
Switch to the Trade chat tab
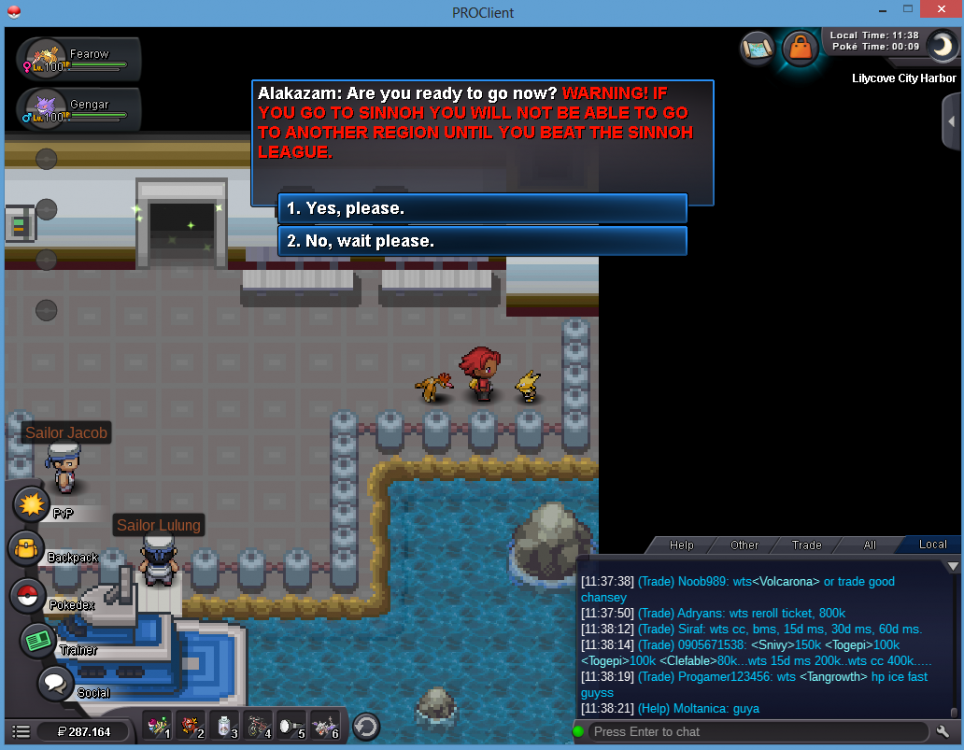coord(806,545)
